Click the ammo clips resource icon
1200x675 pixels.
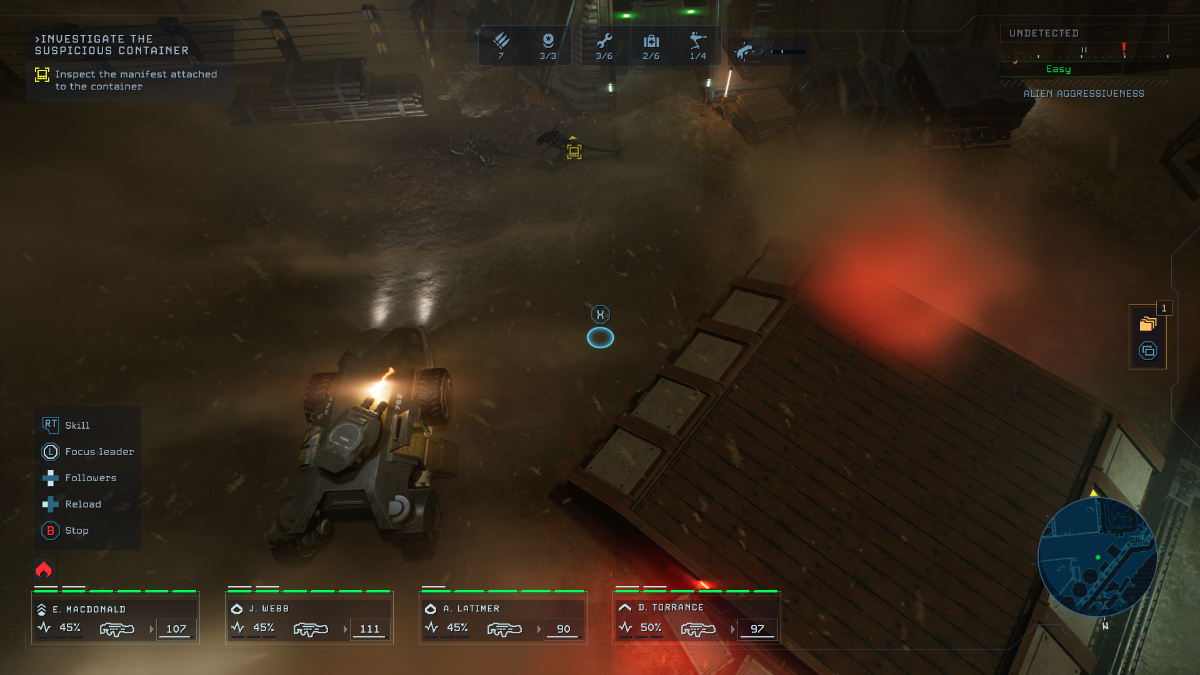click(x=501, y=41)
